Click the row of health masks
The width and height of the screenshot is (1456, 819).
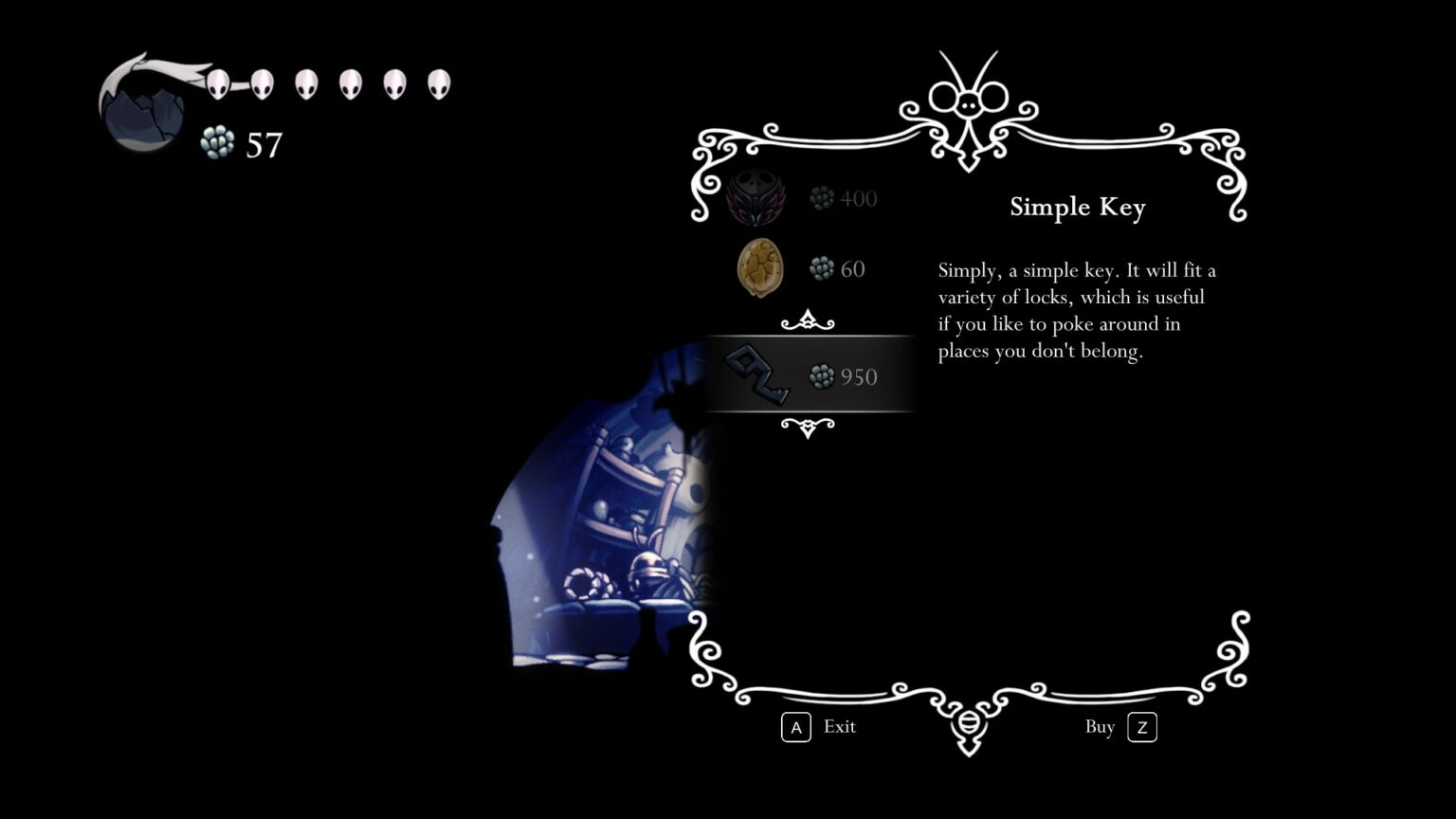coord(327,83)
